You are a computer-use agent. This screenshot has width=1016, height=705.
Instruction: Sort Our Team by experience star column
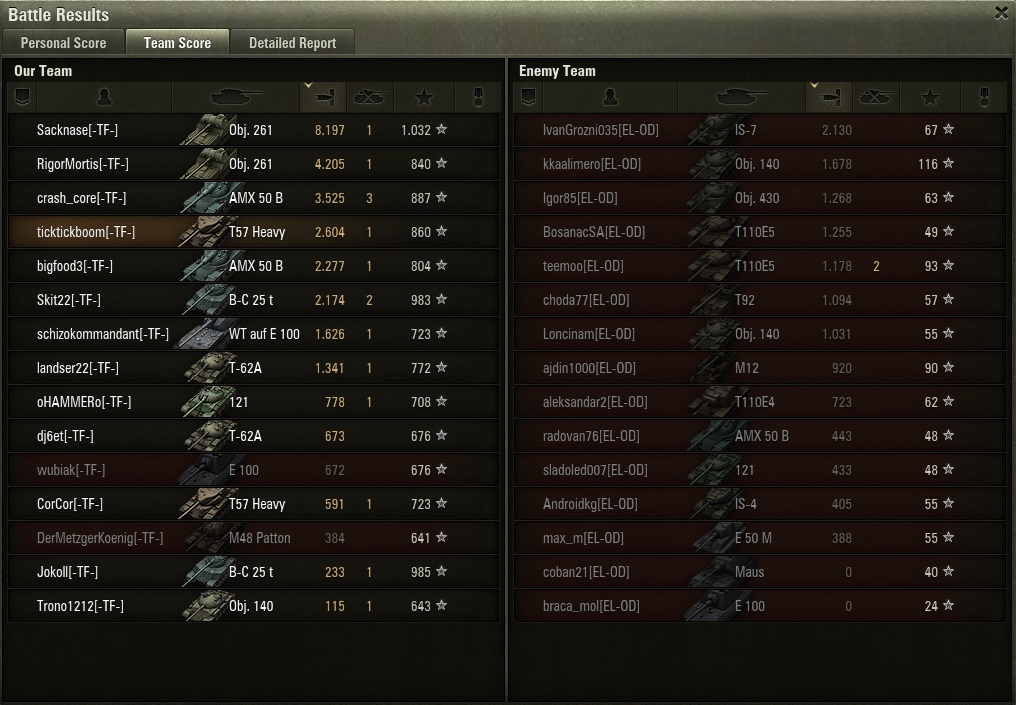[424, 97]
